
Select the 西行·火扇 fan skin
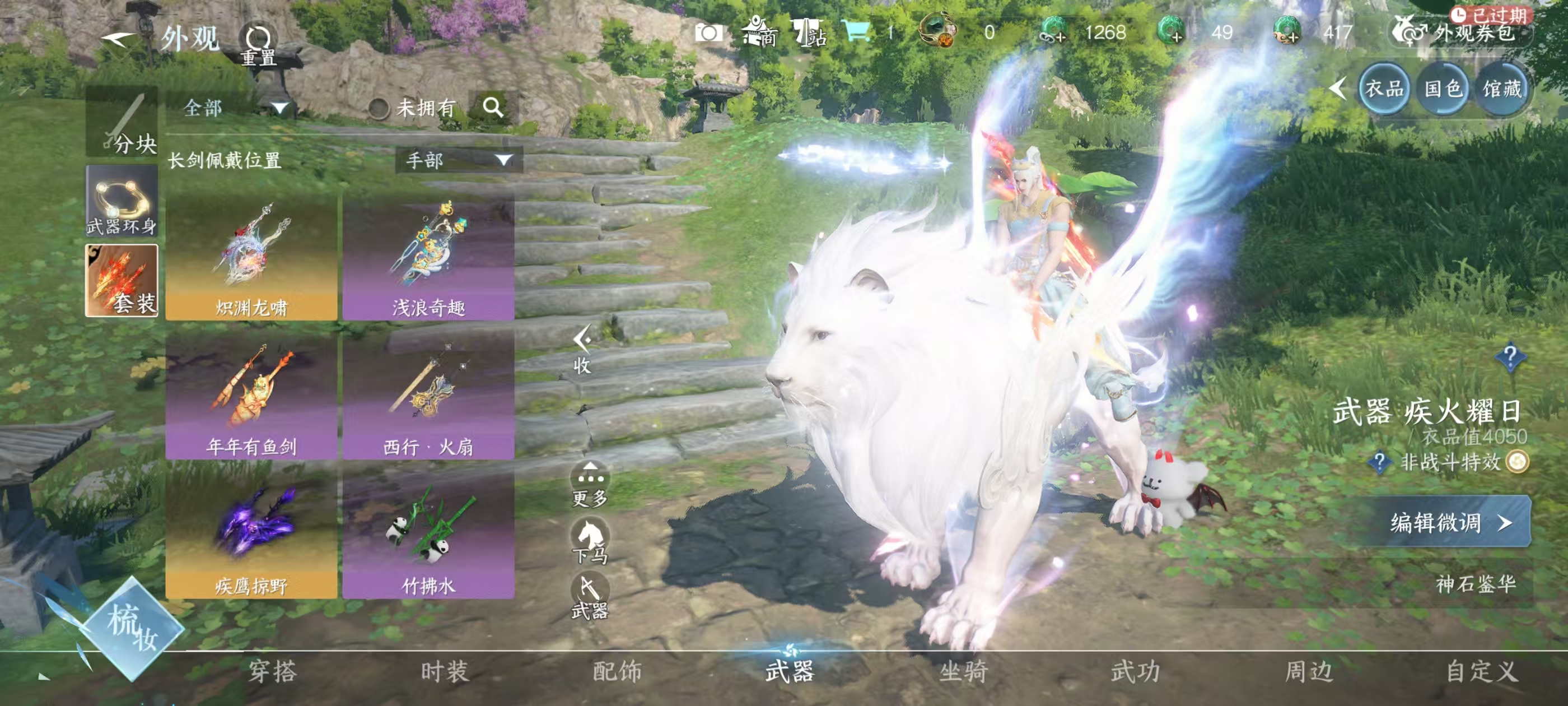(x=428, y=396)
